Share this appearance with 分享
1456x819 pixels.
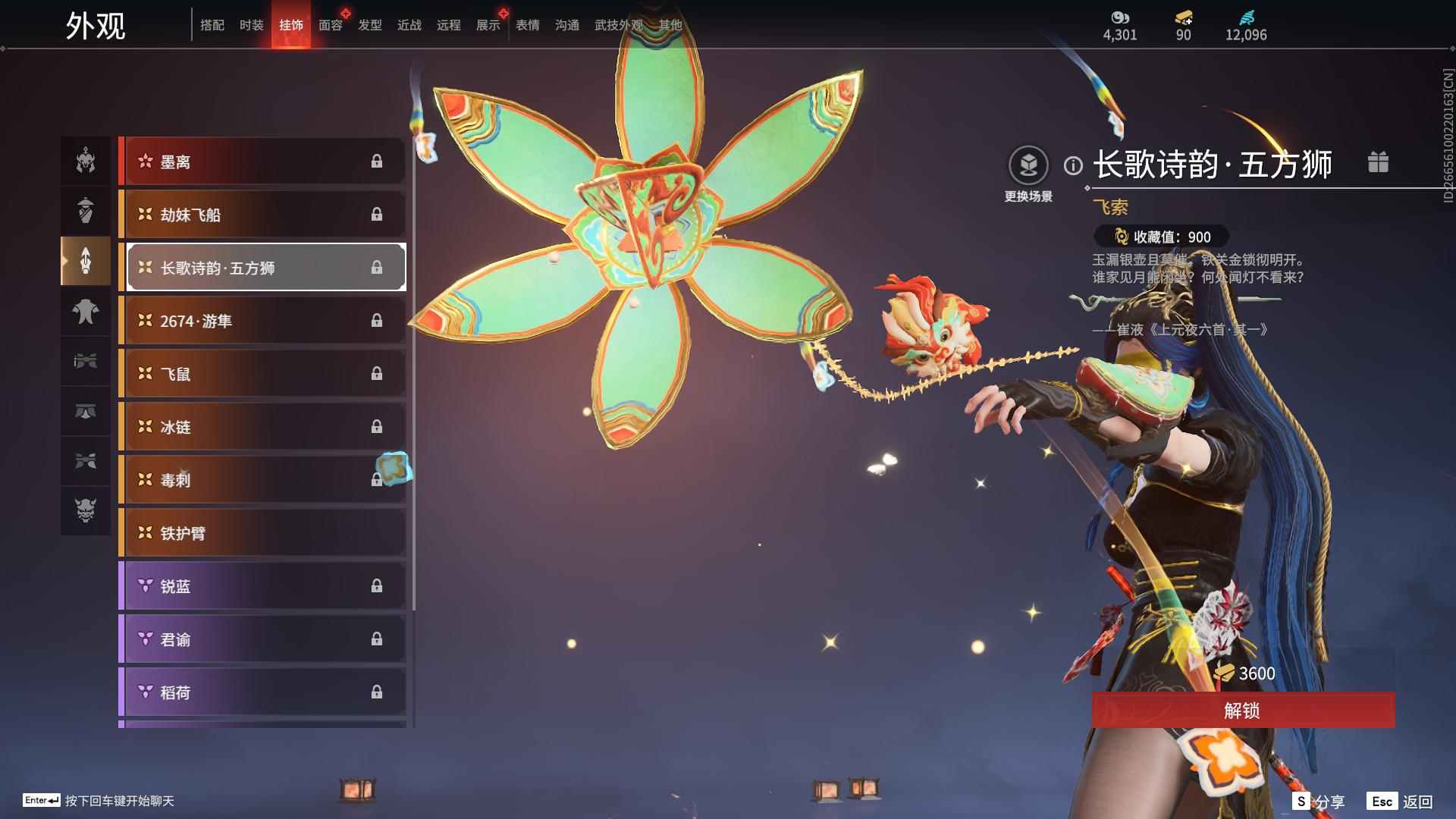[1319, 802]
